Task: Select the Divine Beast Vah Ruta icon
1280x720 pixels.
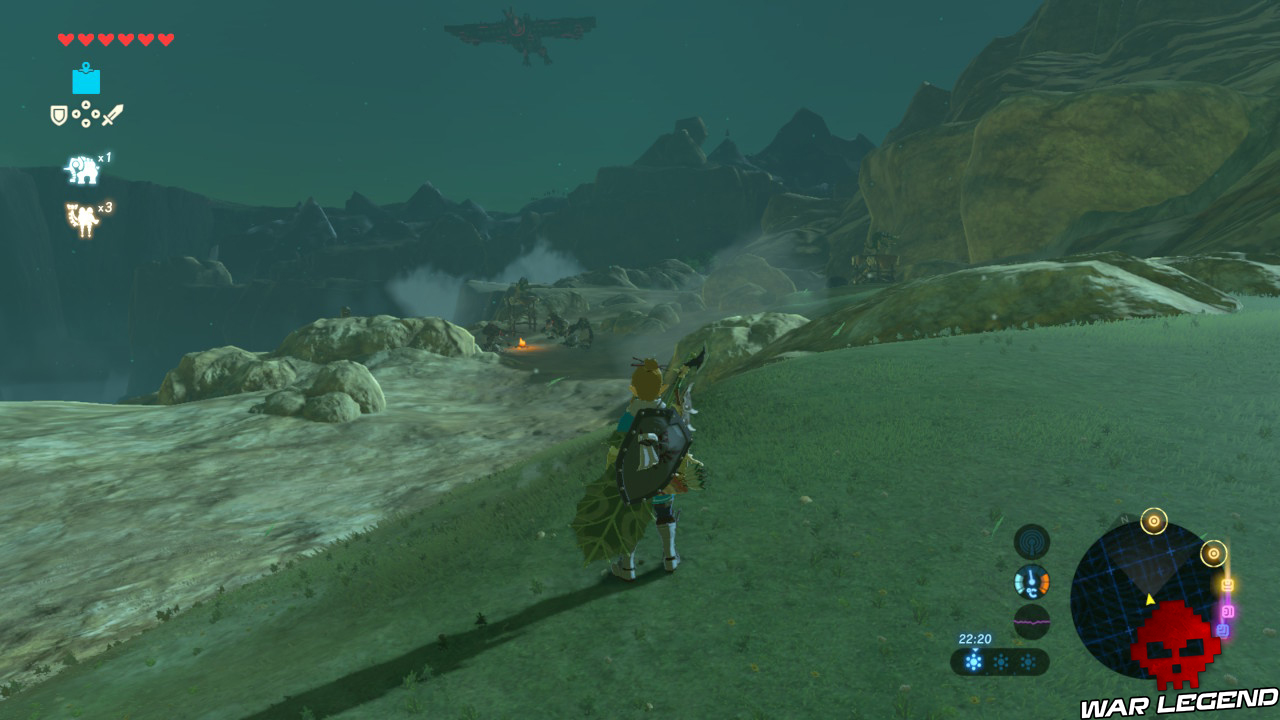Action: 82,170
